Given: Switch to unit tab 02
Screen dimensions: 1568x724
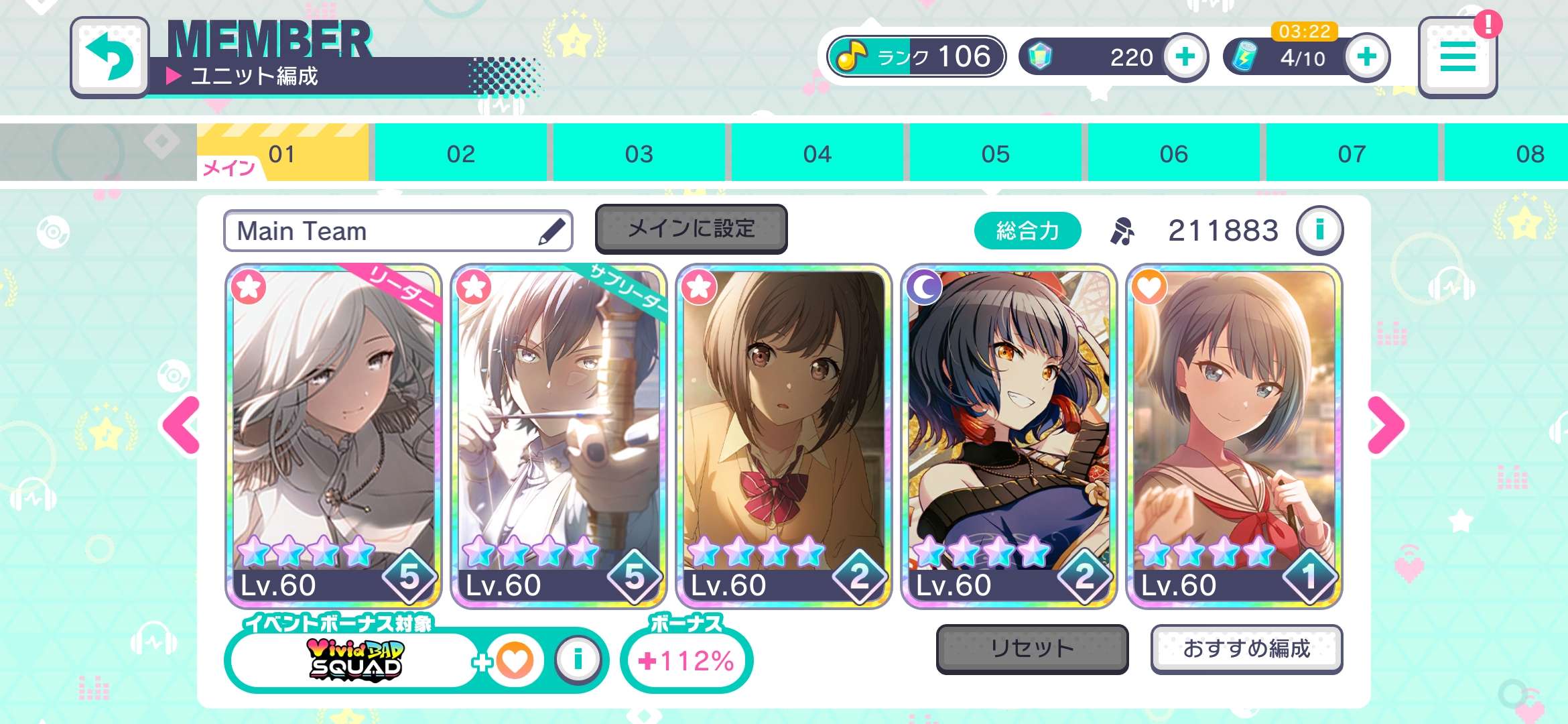Looking at the screenshot, I should (x=460, y=154).
